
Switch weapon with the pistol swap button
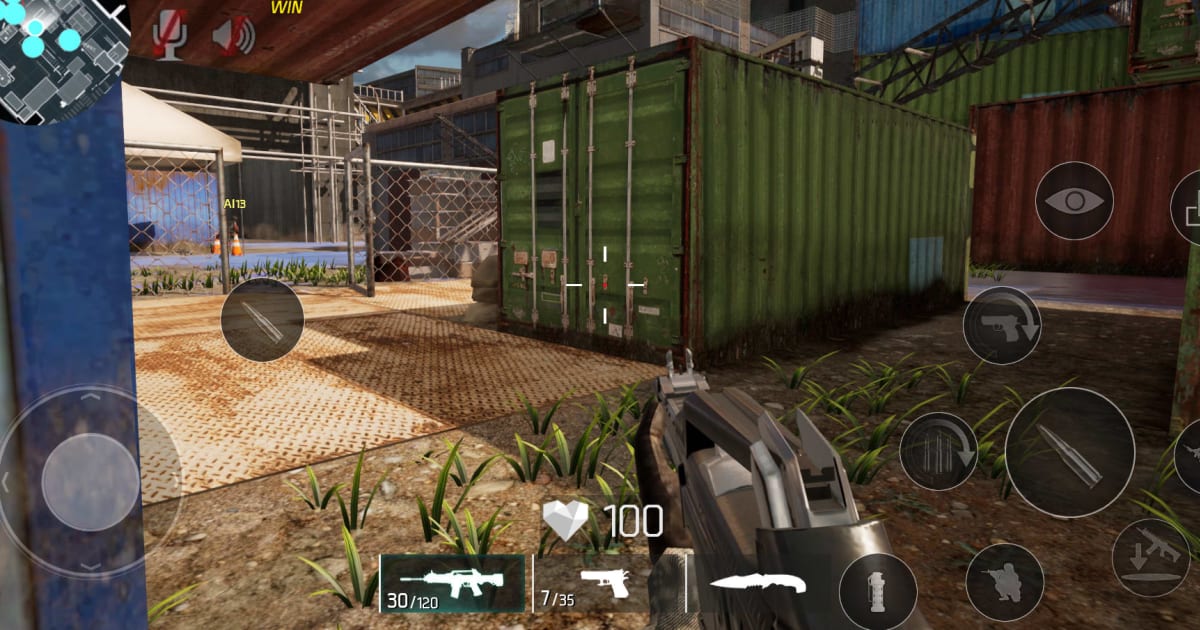[1002, 325]
